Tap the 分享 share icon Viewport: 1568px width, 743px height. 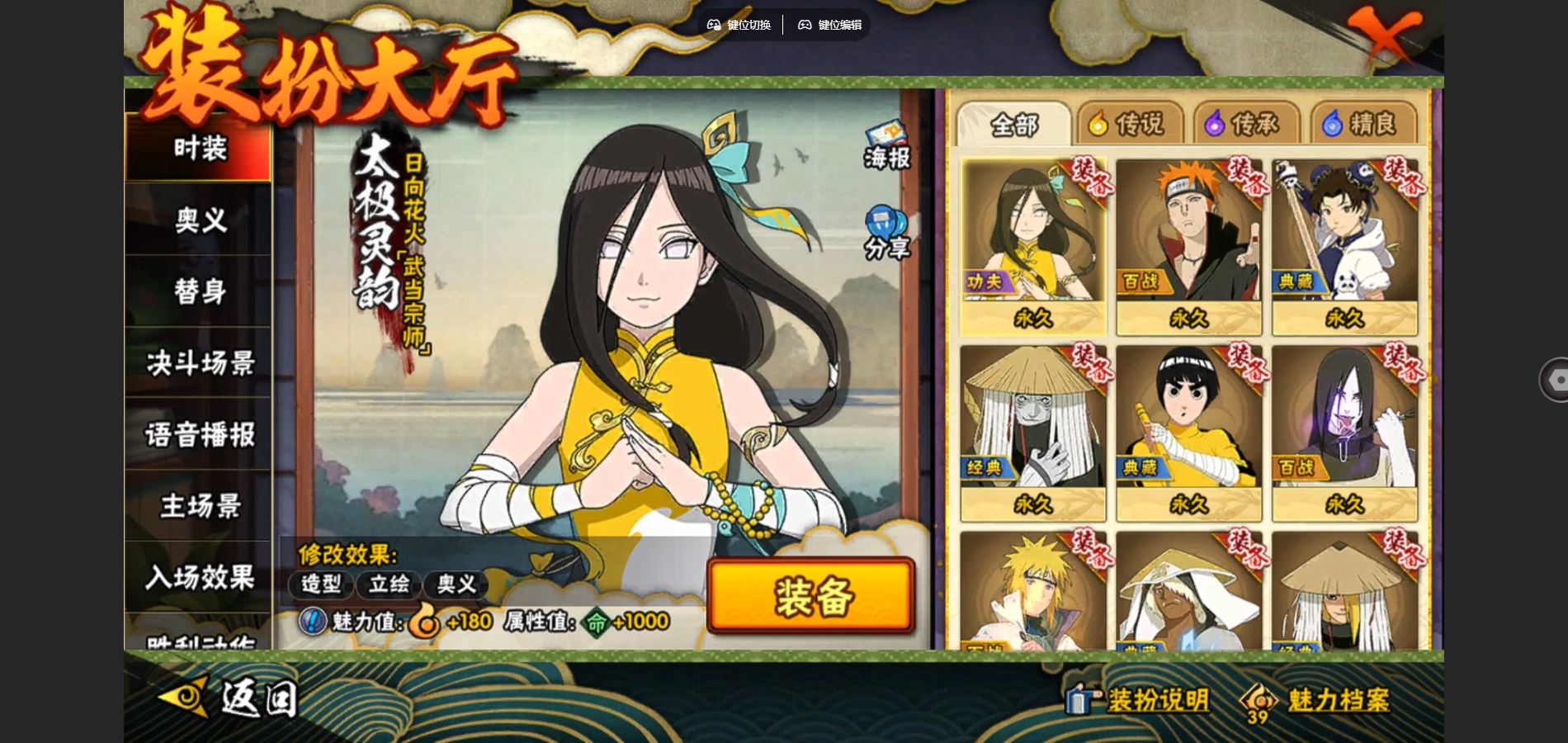(x=887, y=234)
